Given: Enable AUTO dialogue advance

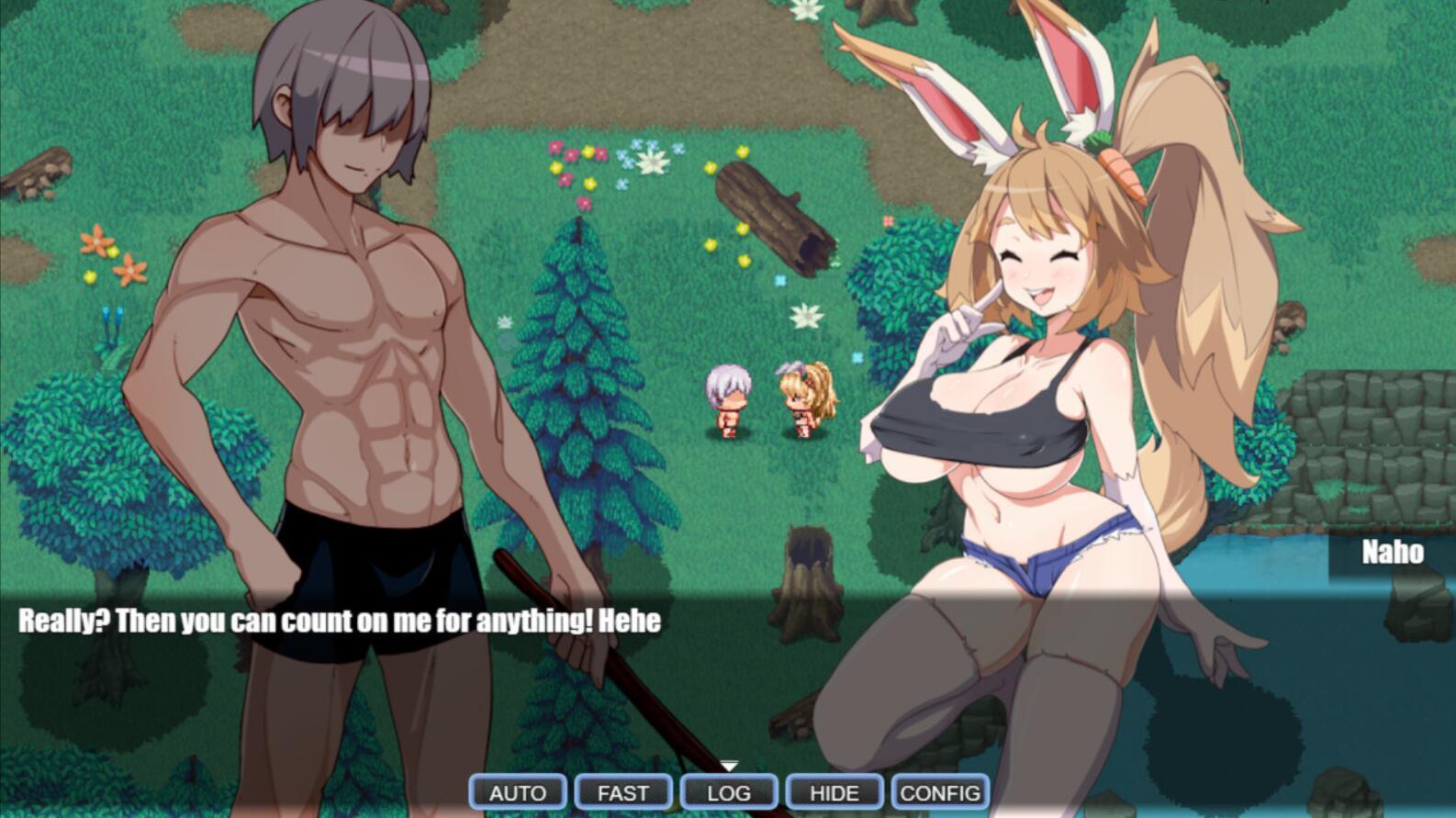Looking at the screenshot, I should point(518,792).
